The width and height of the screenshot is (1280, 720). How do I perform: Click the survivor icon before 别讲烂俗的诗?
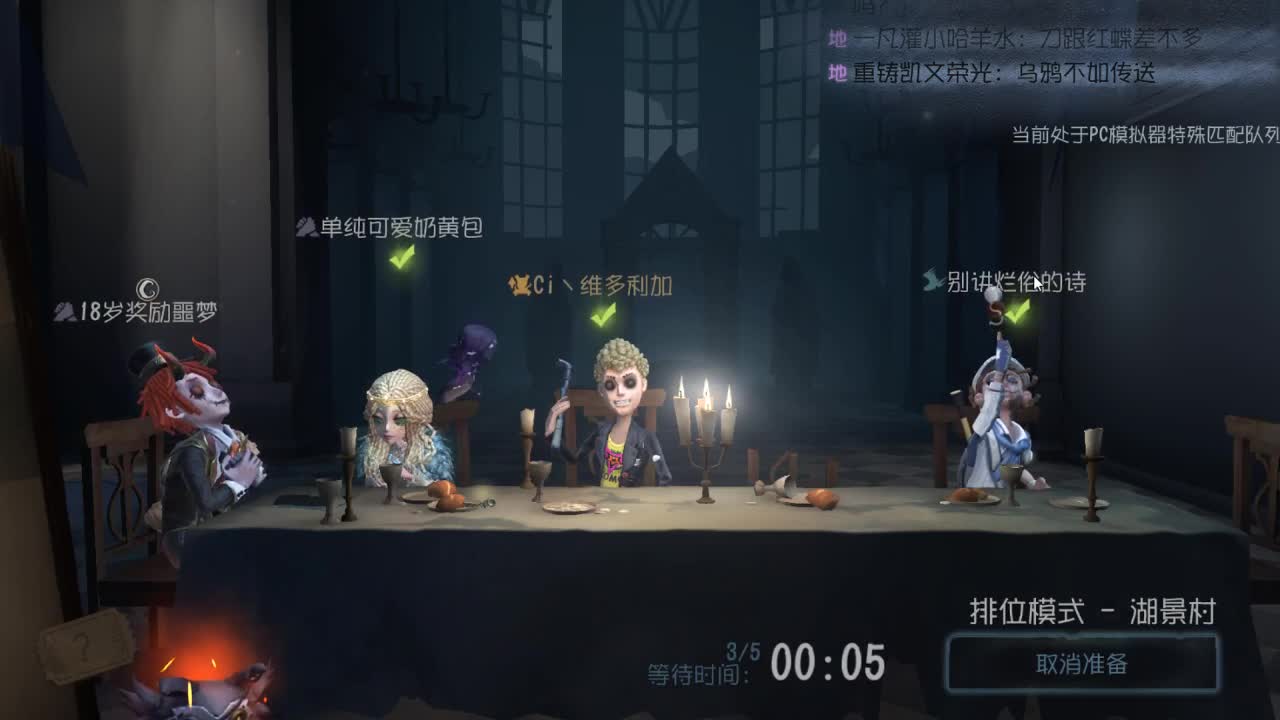tap(932, 281)
